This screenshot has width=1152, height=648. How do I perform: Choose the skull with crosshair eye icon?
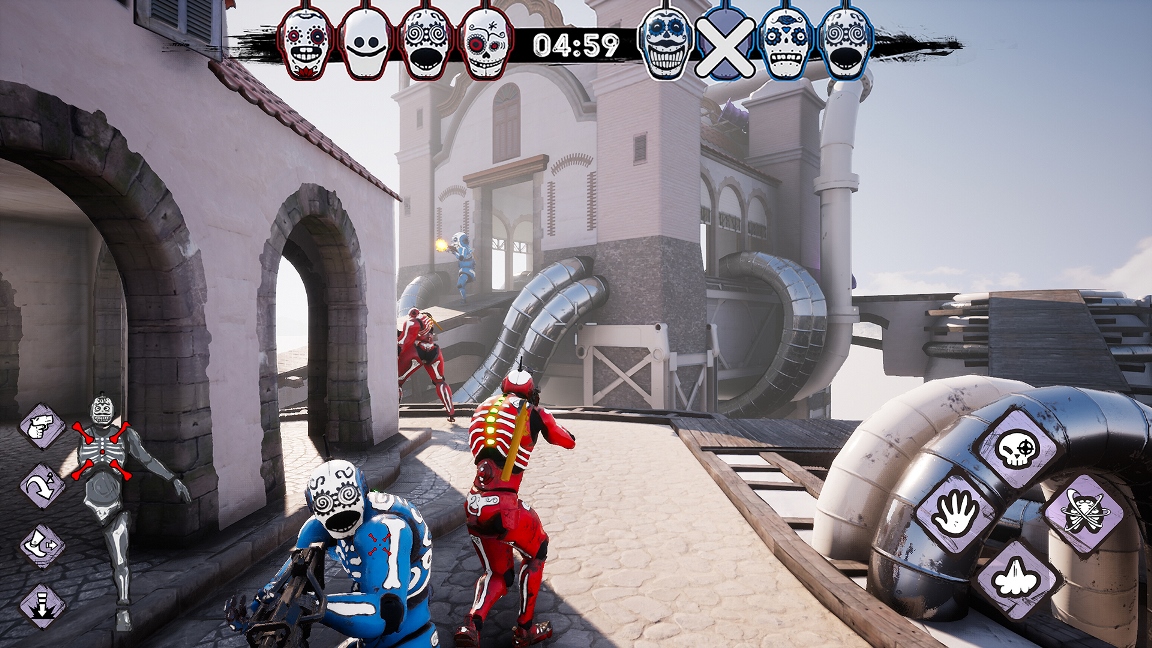1017,451
